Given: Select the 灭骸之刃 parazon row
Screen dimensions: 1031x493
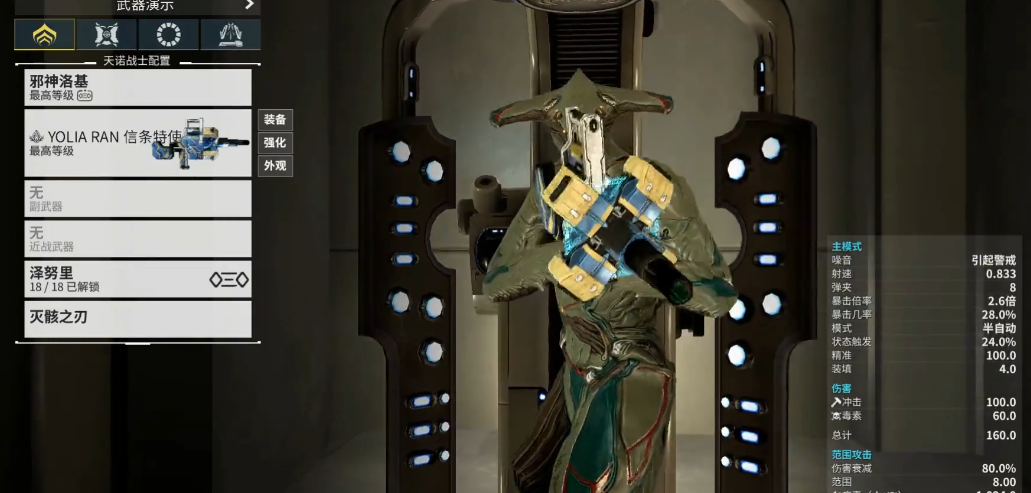Looking at the screenshot, I should tap(137, 318).
